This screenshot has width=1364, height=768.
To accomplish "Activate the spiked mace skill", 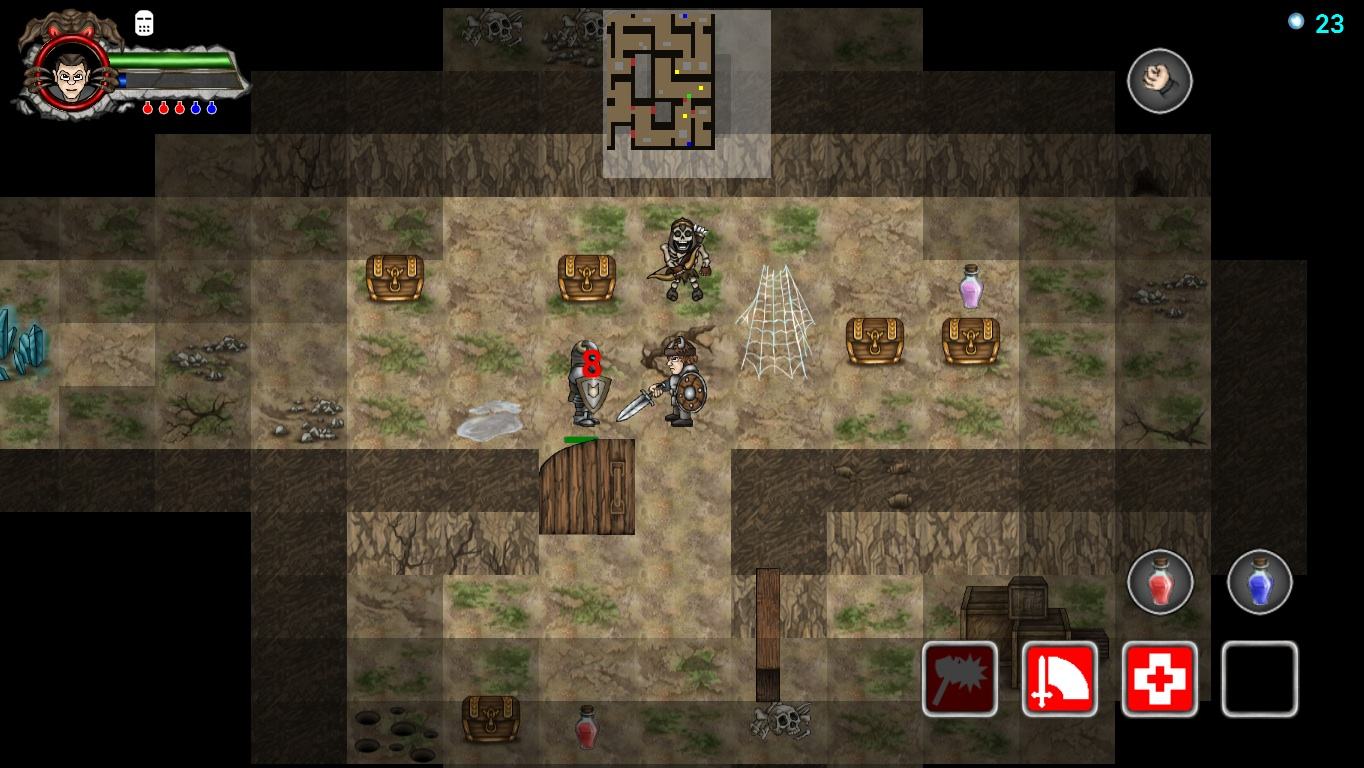I will click(x=959, y=679).
